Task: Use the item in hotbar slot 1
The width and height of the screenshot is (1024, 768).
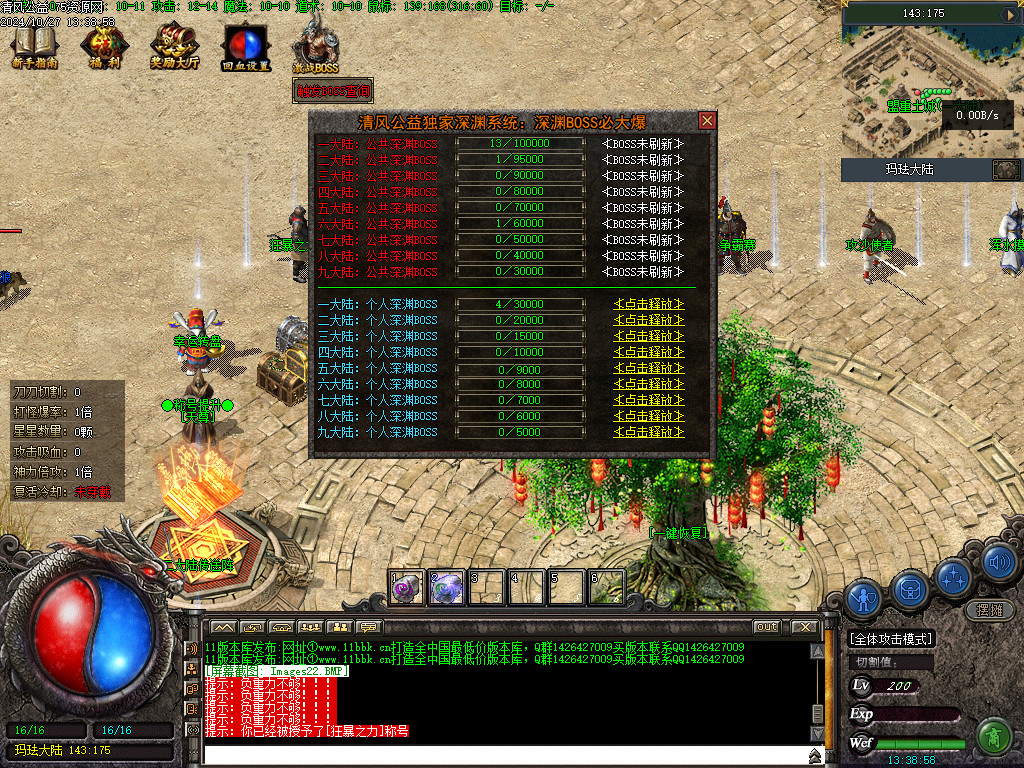Action: (x=404, y=588)
